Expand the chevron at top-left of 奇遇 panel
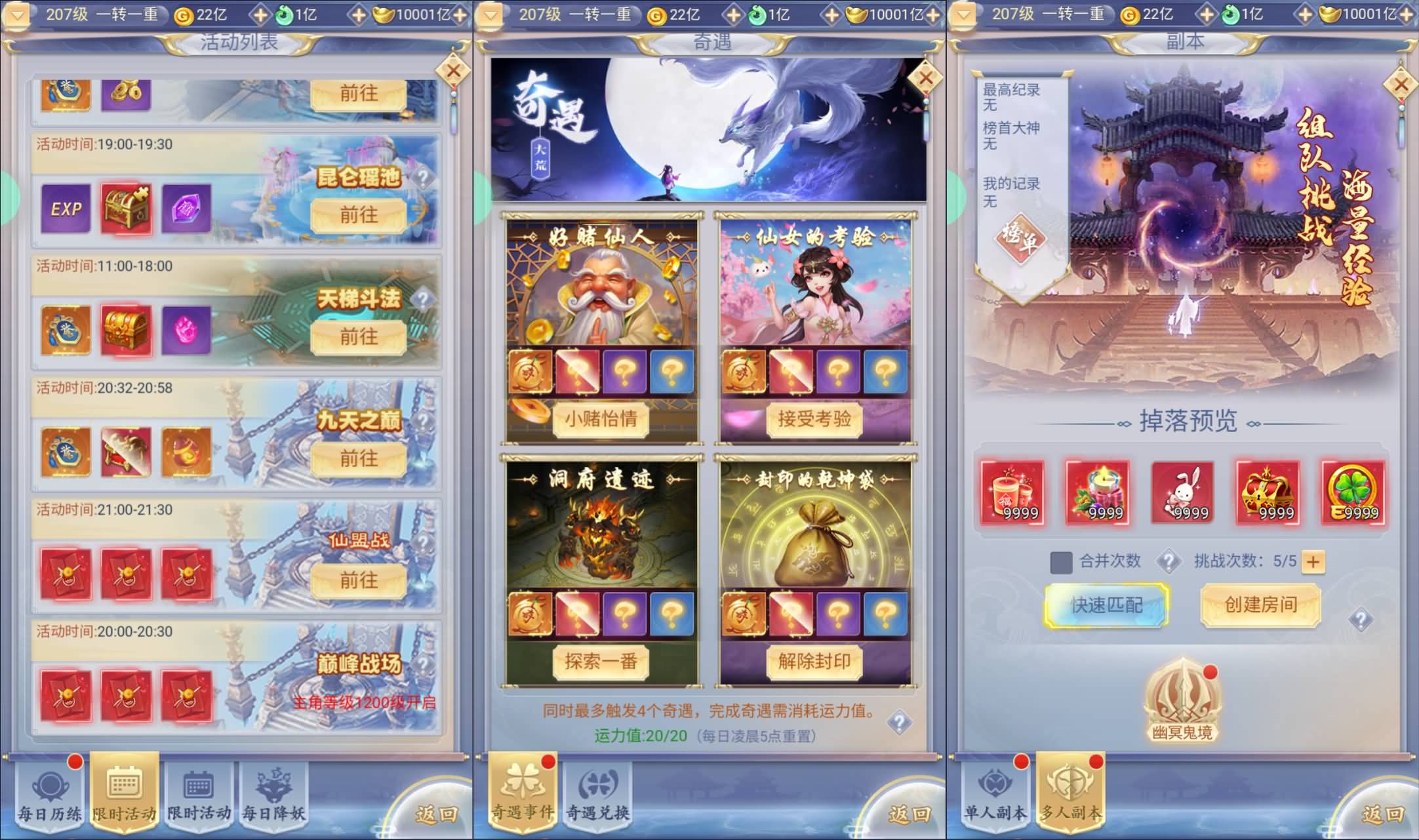This screenshot has width=1419, height=840. [x=489, y=14]
